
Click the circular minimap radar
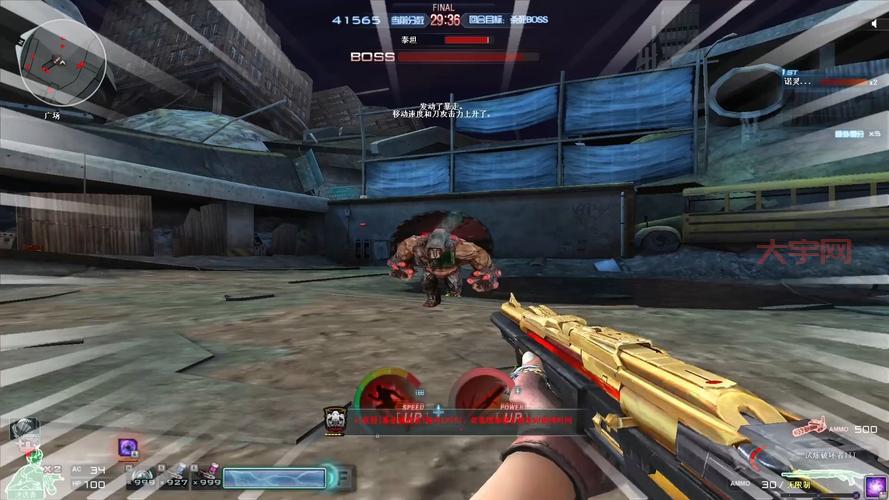coord(62,62)
